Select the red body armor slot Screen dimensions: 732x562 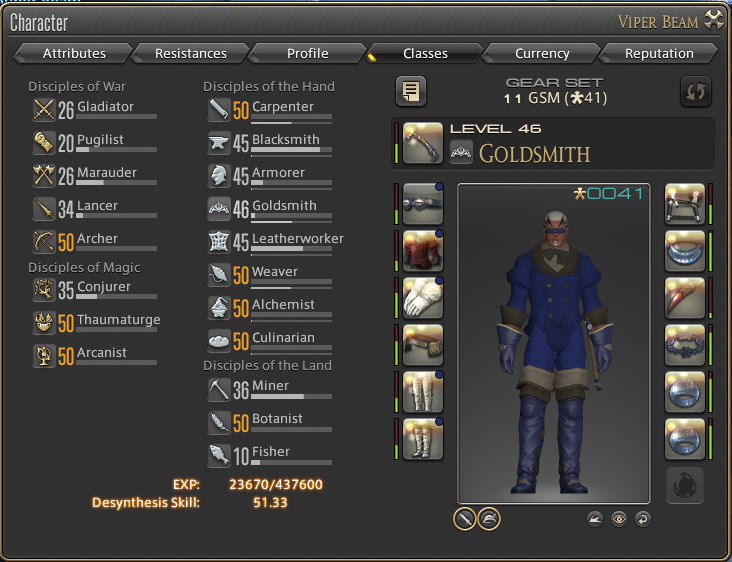[x=423, y=250]
